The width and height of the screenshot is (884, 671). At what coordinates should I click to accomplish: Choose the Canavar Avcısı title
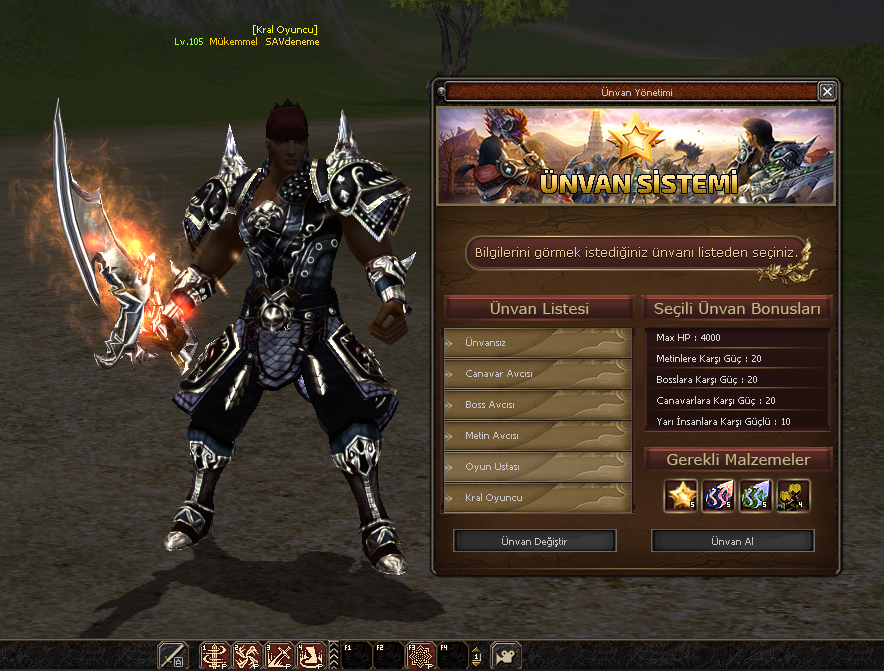pyautogui.click(x=538, y=374)
